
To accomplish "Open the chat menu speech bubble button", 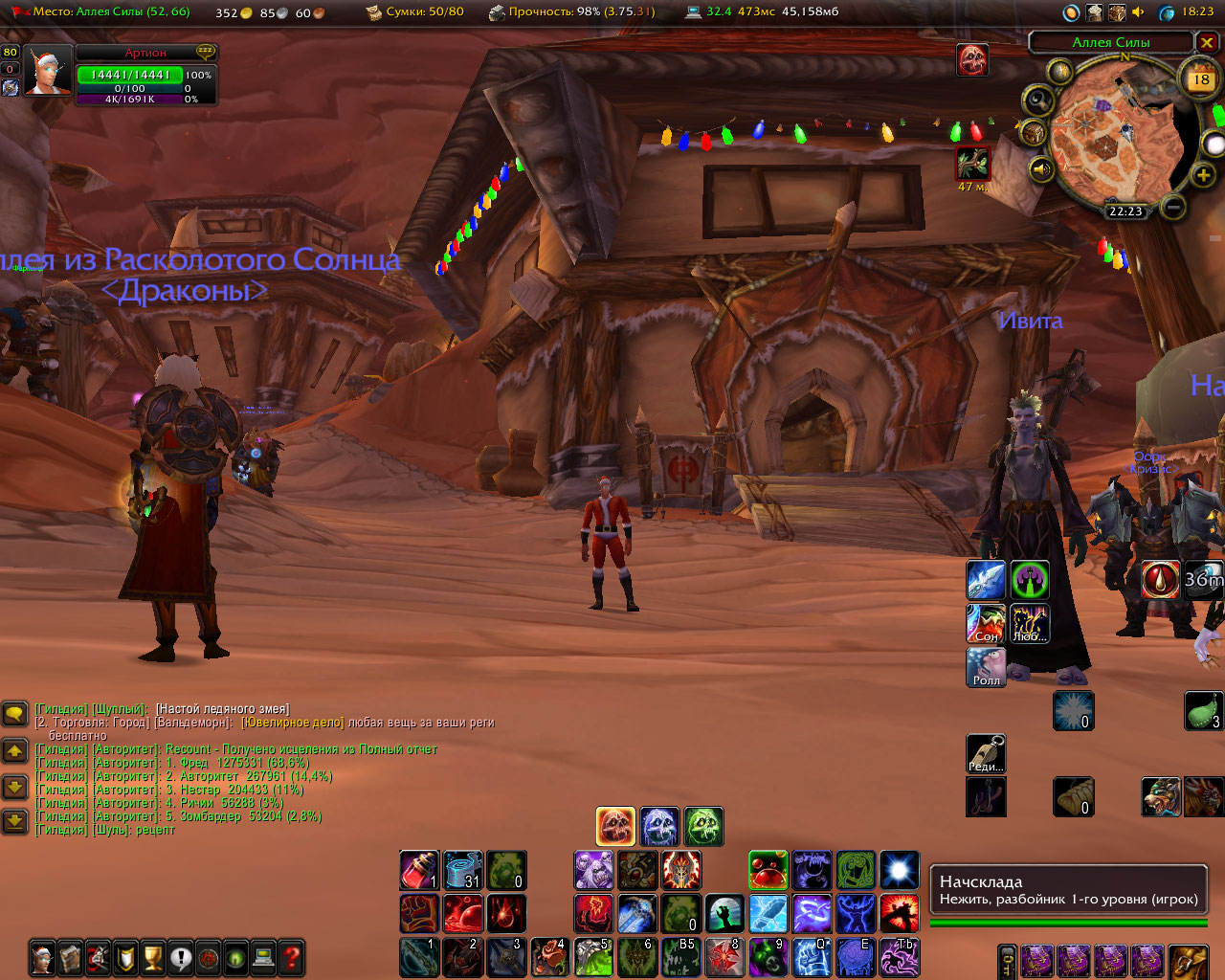I will (x=14, y=713).
